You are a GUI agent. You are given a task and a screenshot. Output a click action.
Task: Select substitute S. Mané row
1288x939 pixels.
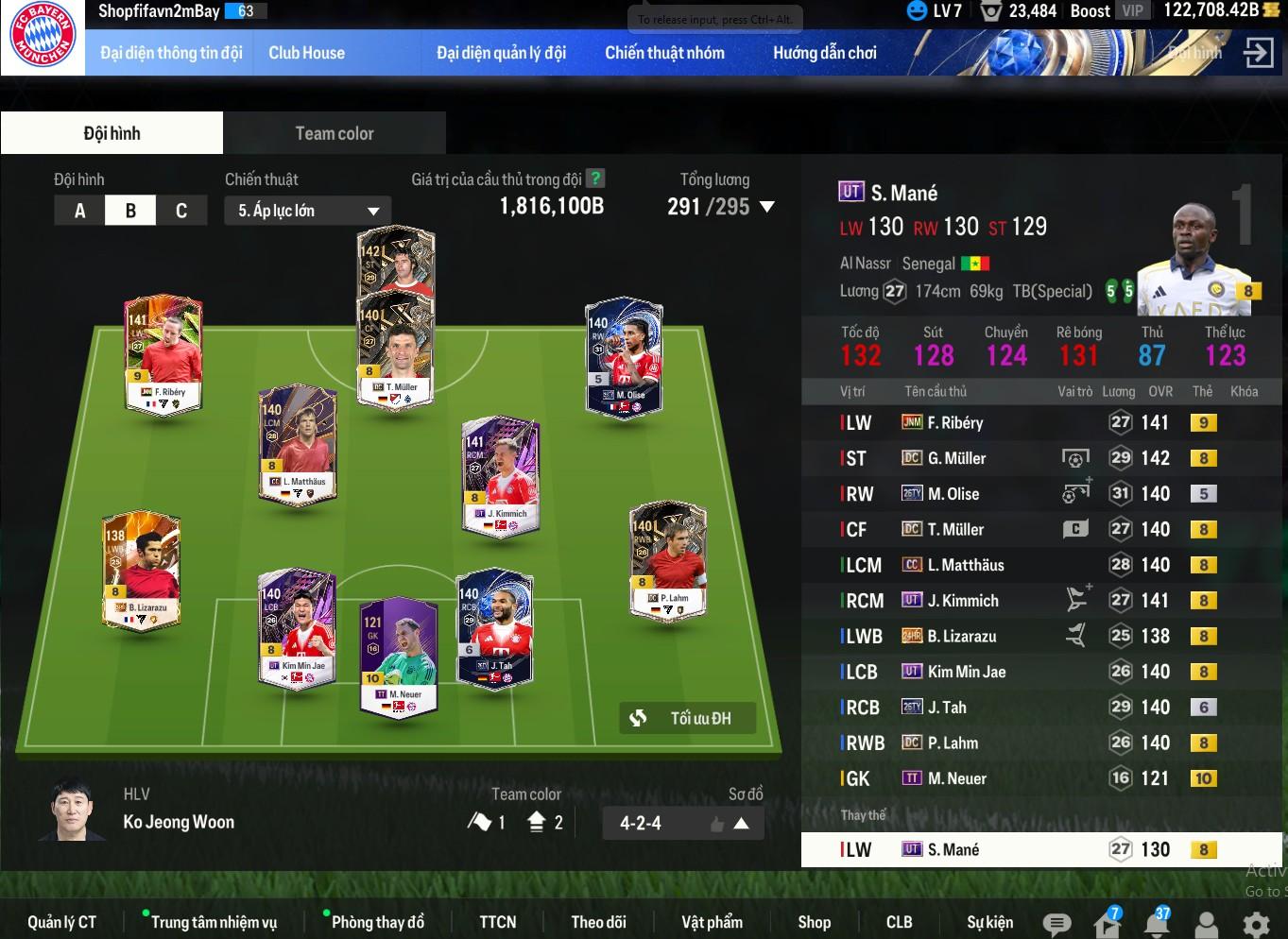pyautogui.click(x=1039, y=849)
